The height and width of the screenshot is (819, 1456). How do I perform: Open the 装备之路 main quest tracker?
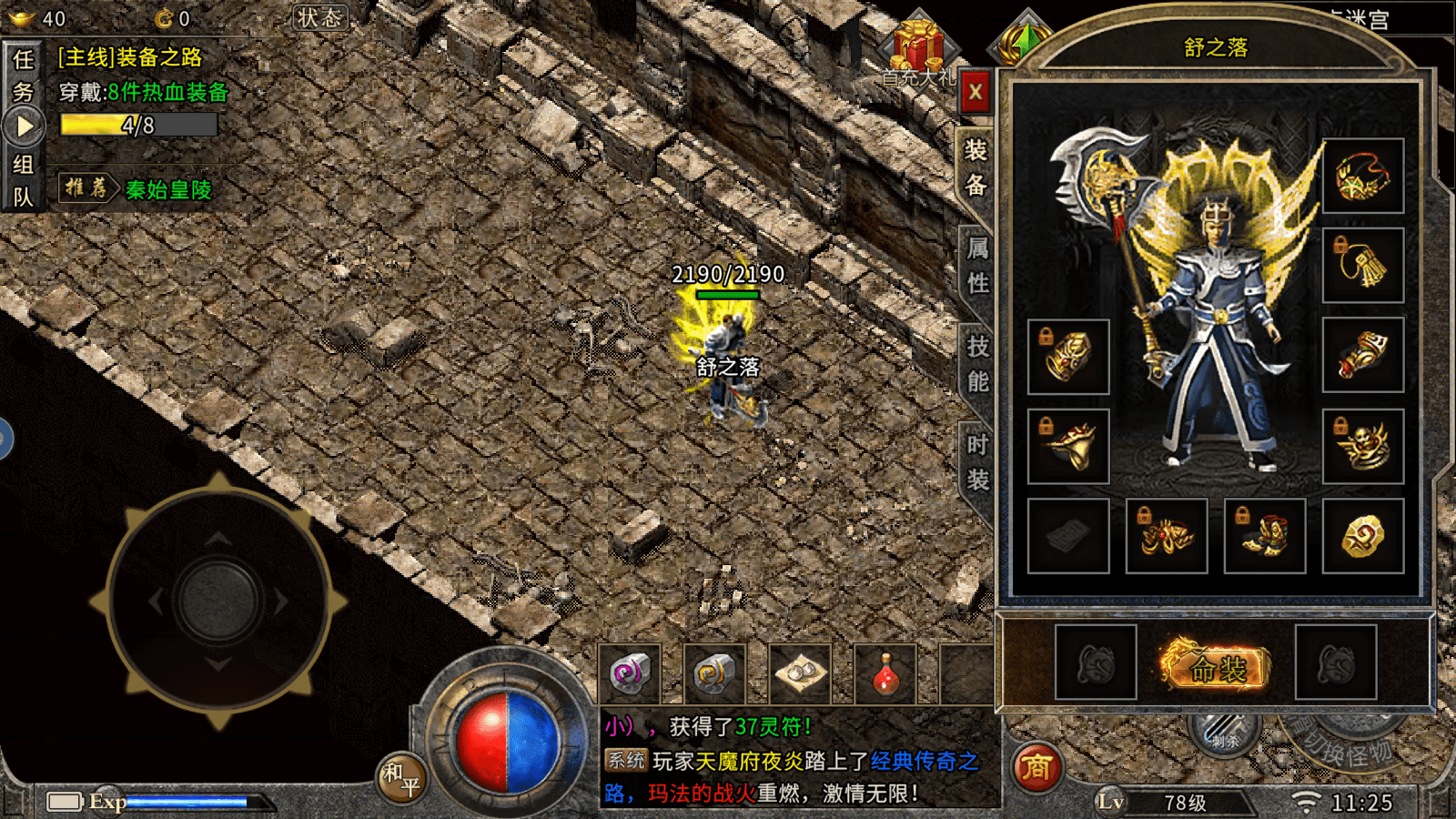point(130,57)
